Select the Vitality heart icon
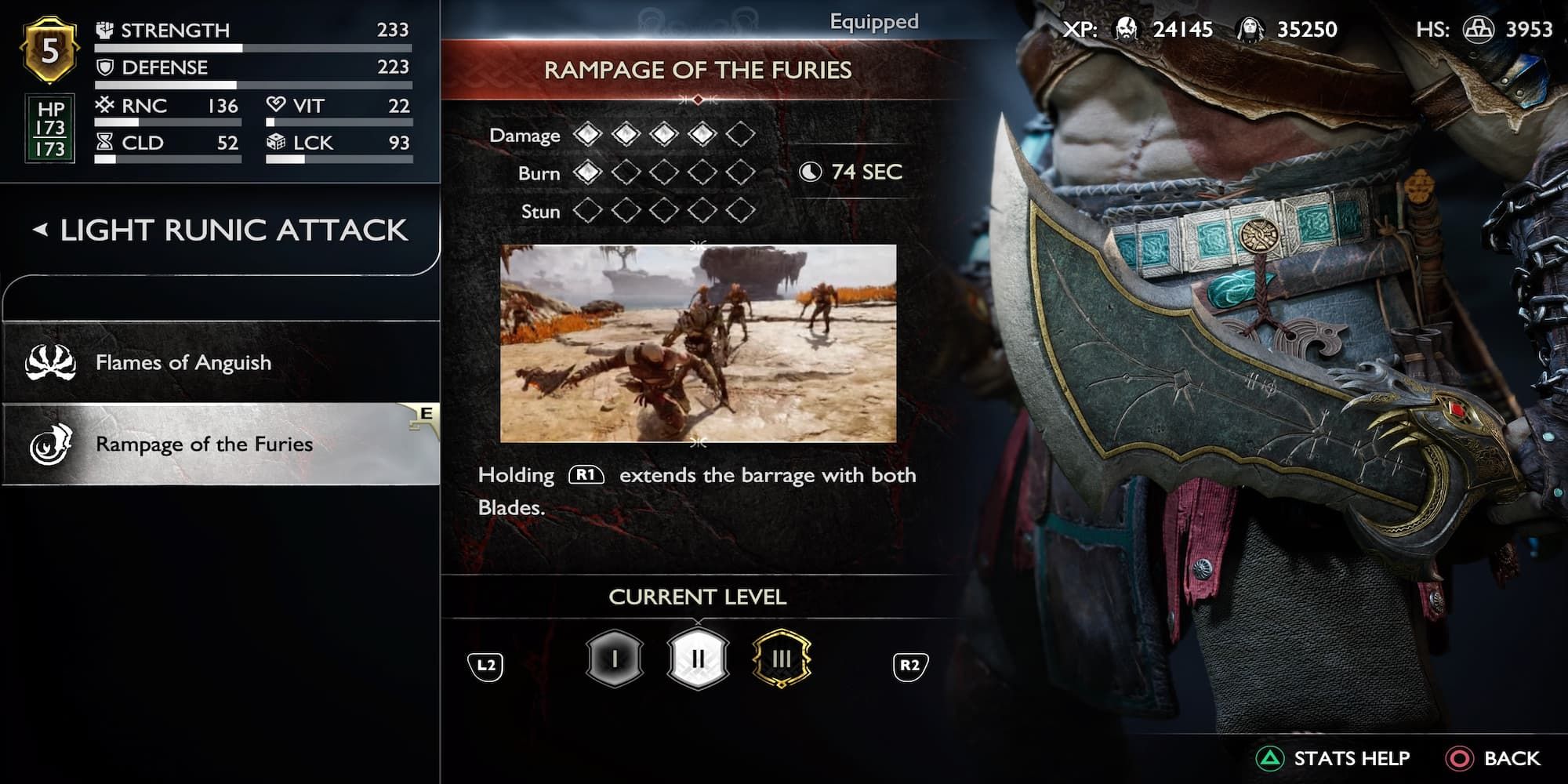Image resolution: width=1568 pixels, height=784 pixels. click(274, 105)
